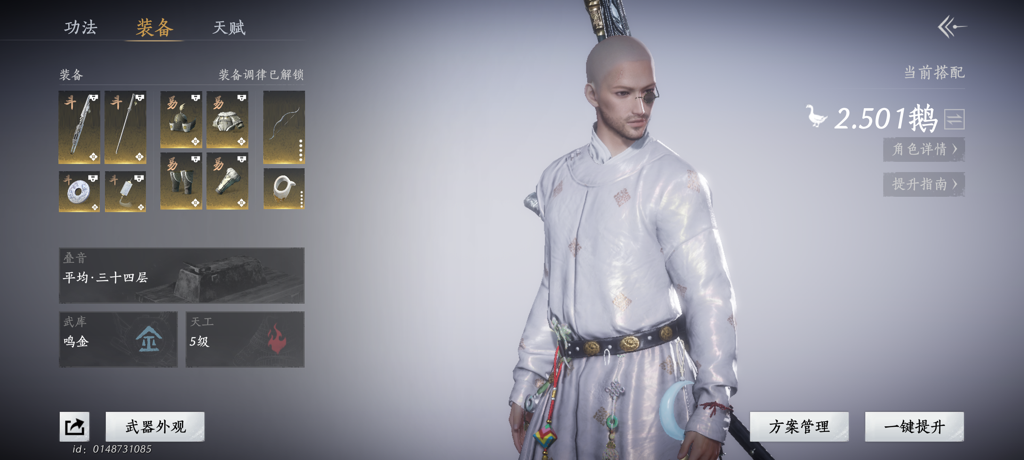
Task: Open 方案管理 loadout management
Action: (799, 427)
